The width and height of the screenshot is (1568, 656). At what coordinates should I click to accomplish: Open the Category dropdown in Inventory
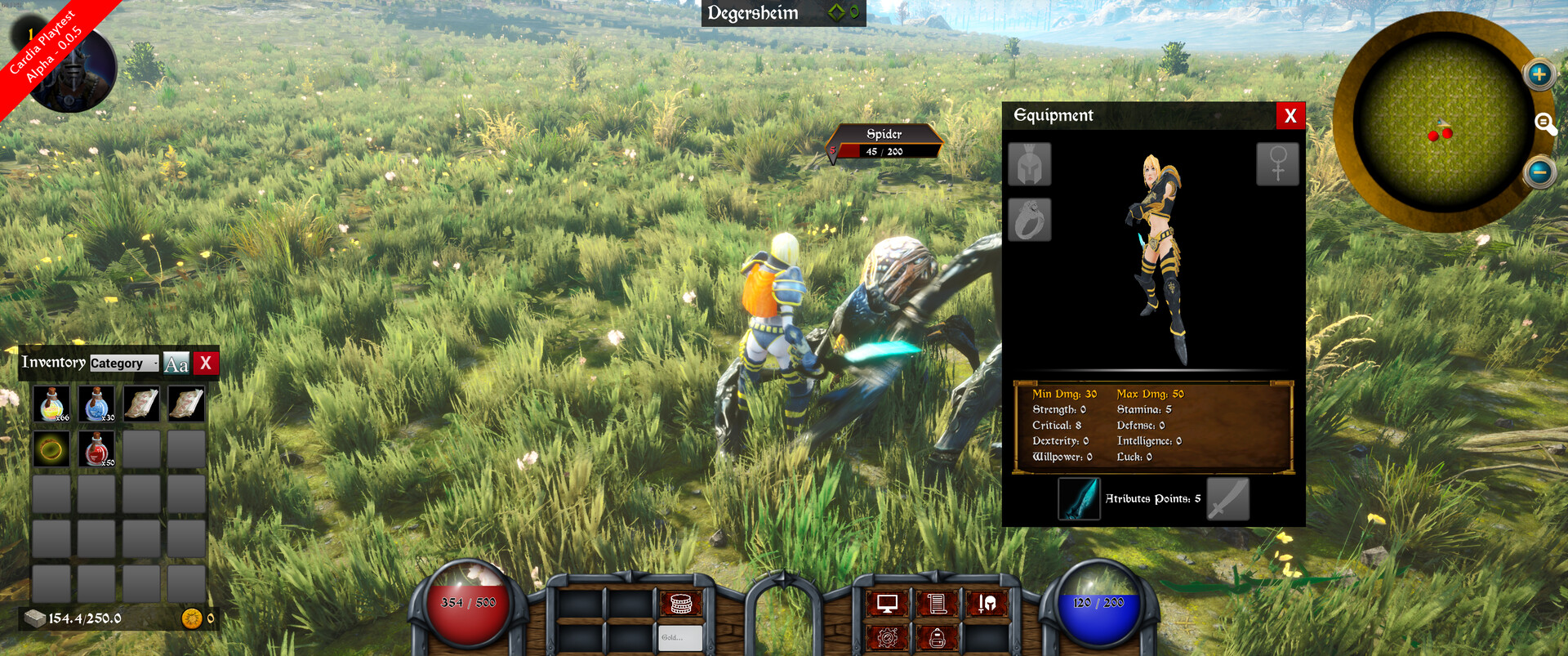tap(124, 363)
